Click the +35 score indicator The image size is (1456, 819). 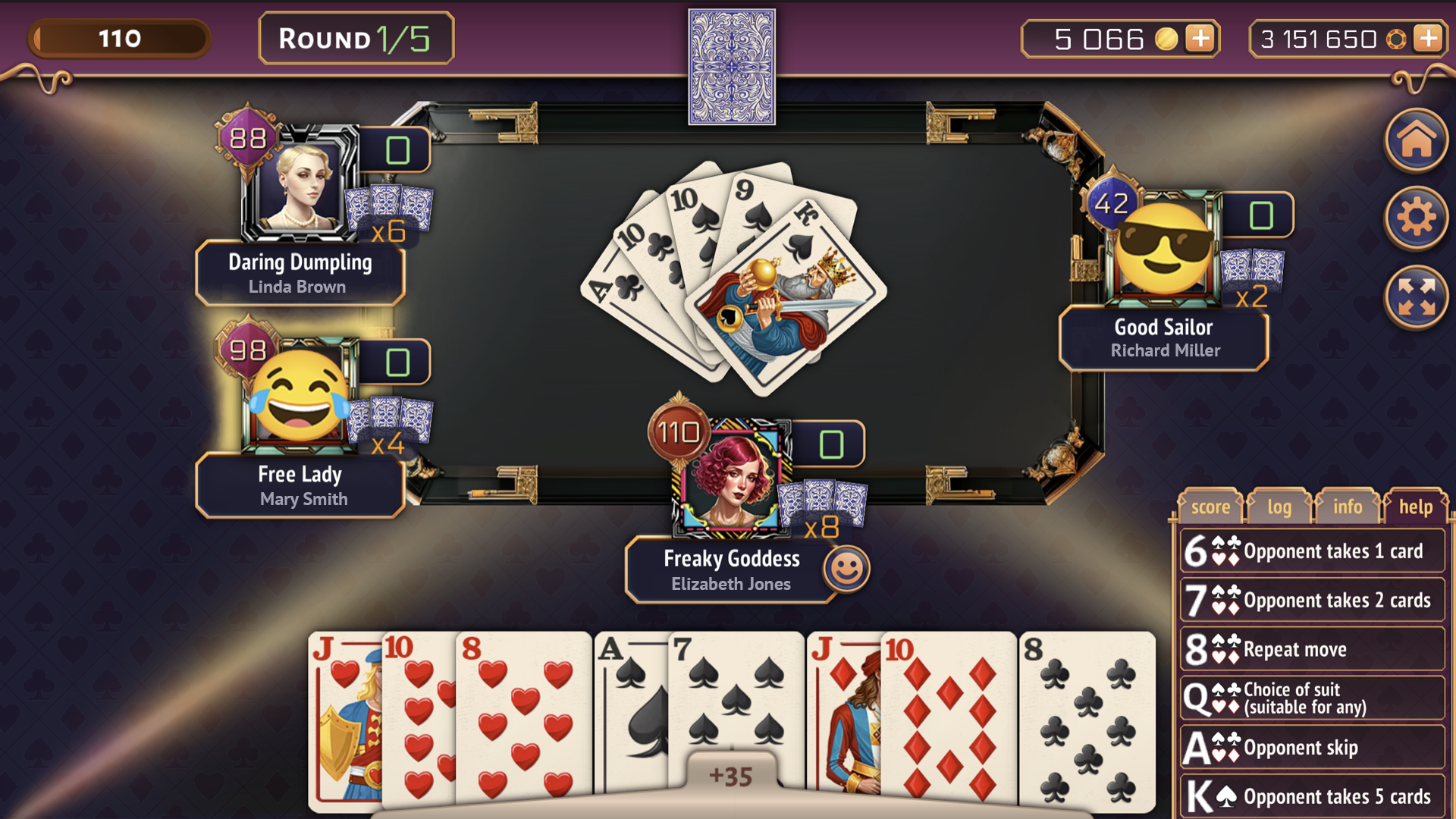pos(730,775)
